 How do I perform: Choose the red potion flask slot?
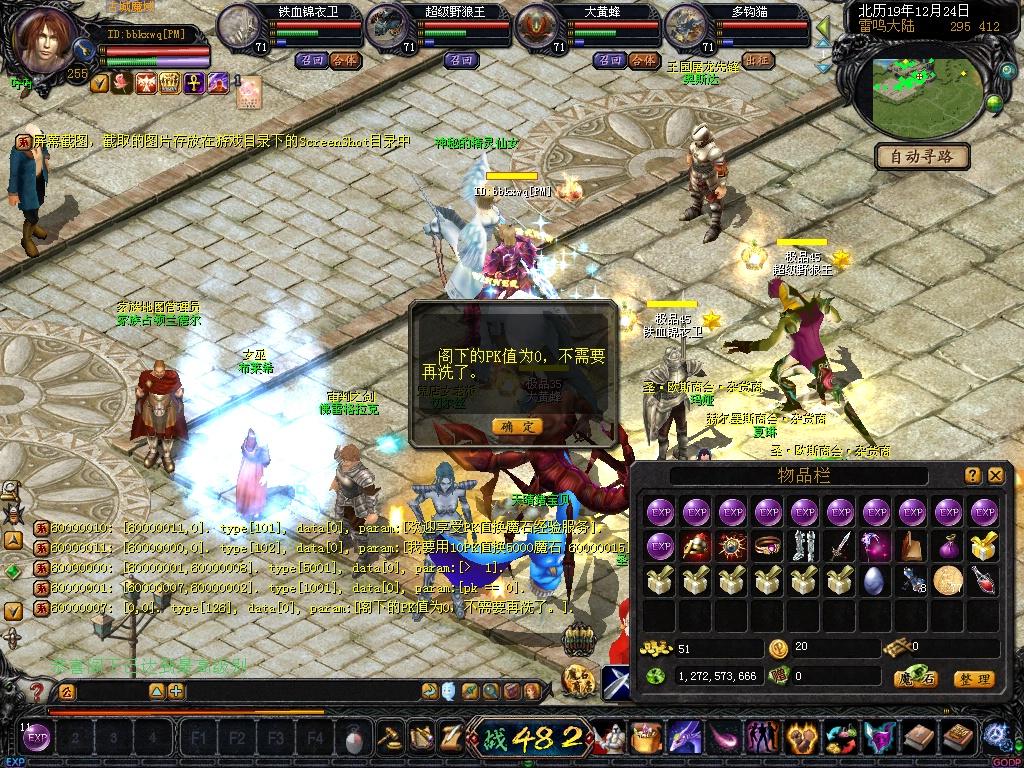[x=983, y=580]
